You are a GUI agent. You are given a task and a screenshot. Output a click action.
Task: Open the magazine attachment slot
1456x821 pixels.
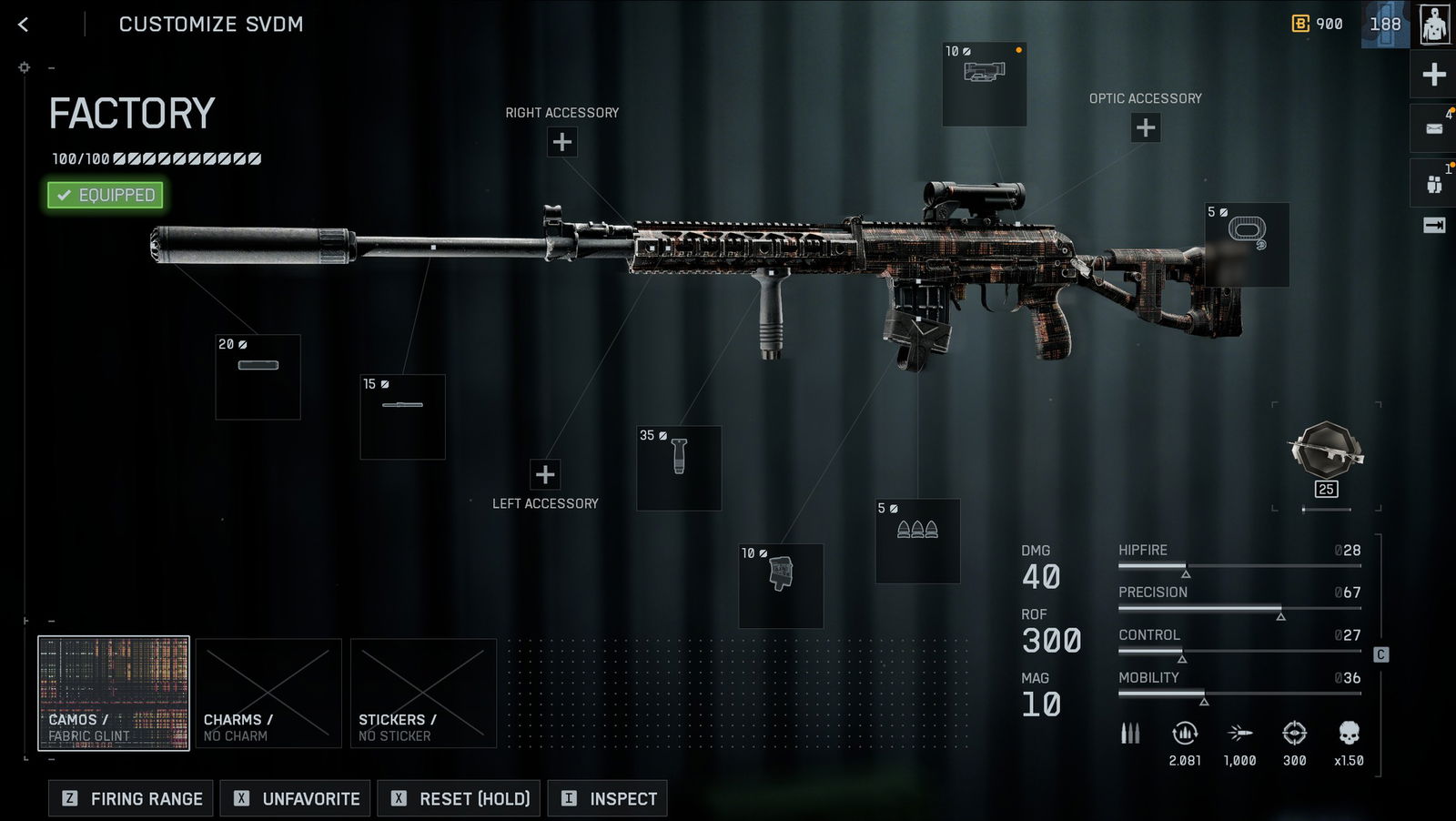781,586
